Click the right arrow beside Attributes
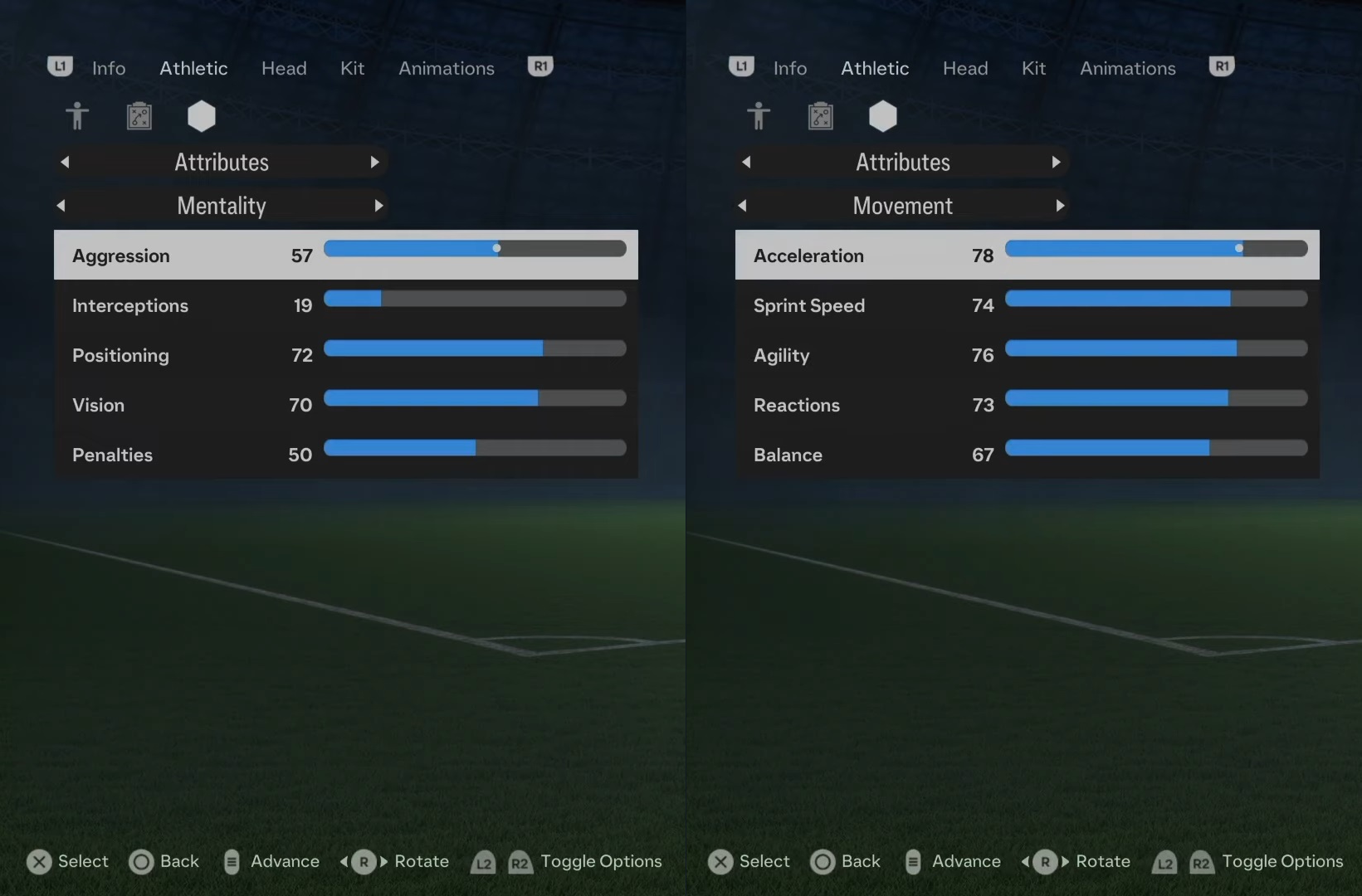Viewport: 1362px width, 896px height. pos(374,163)
